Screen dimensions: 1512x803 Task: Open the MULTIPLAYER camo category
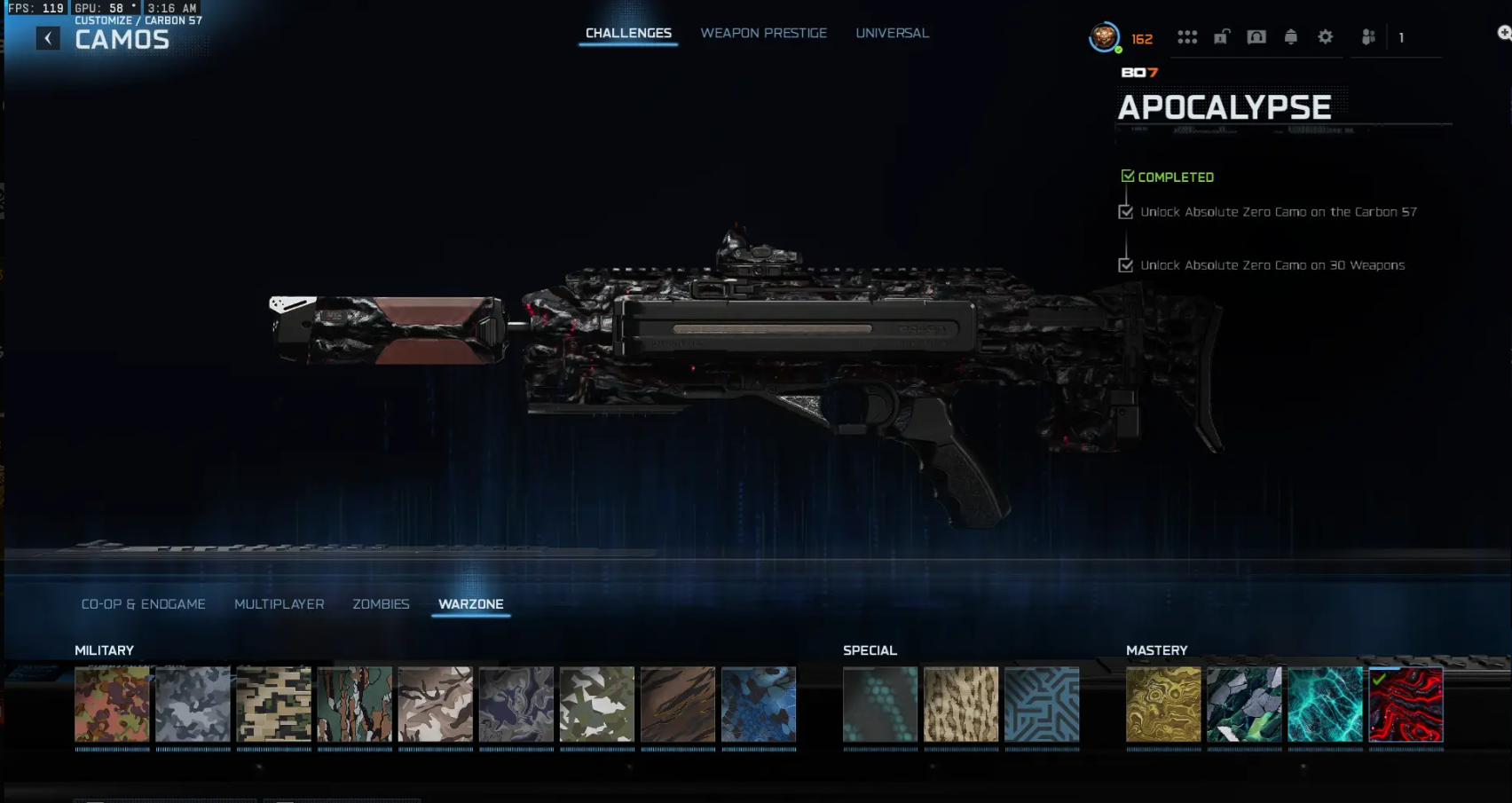[x=279, y=603]
